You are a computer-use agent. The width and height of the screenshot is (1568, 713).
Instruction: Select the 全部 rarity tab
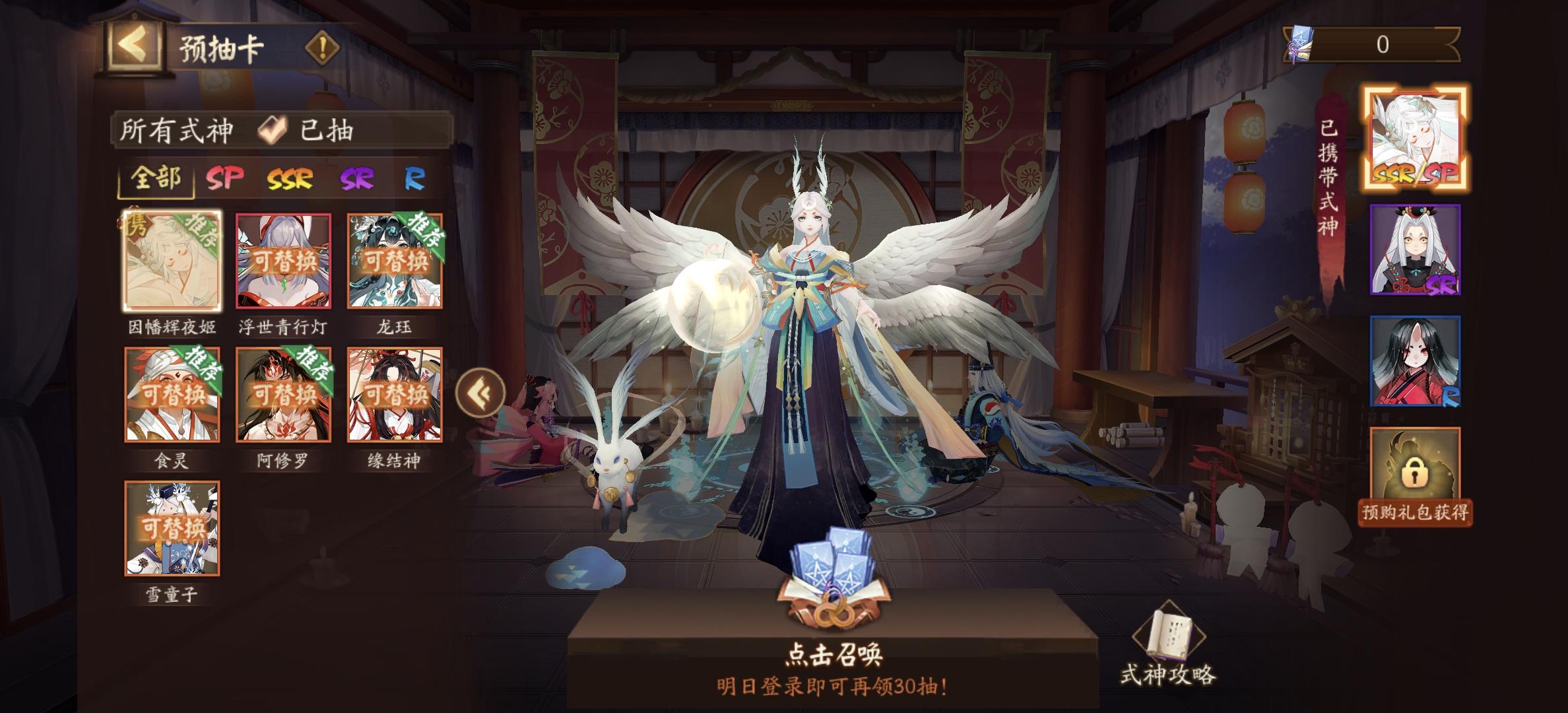pyautogui.click(x=156, y=179)
